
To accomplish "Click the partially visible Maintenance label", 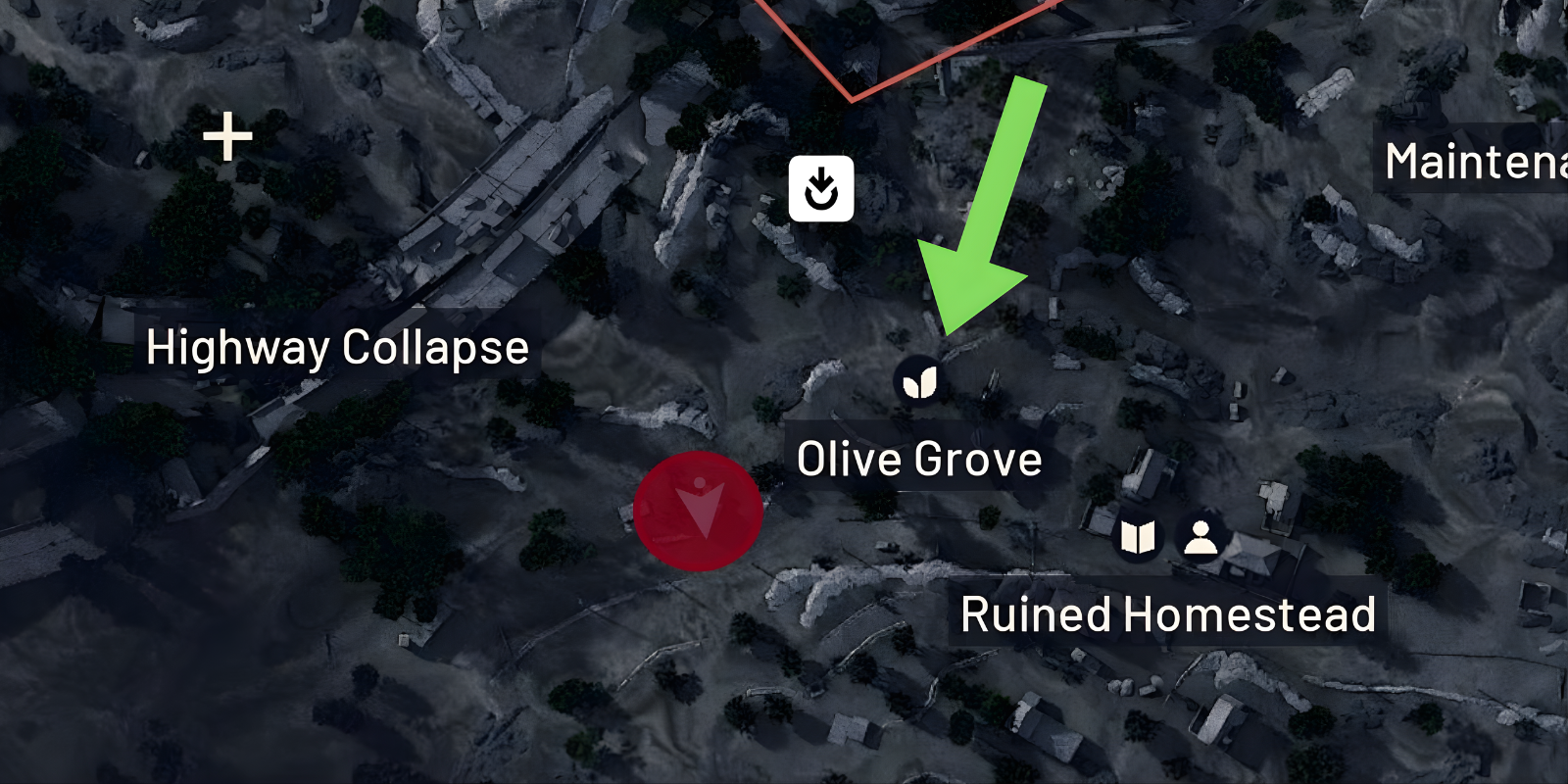I will pyautogui.click(x=1473, y=162).
